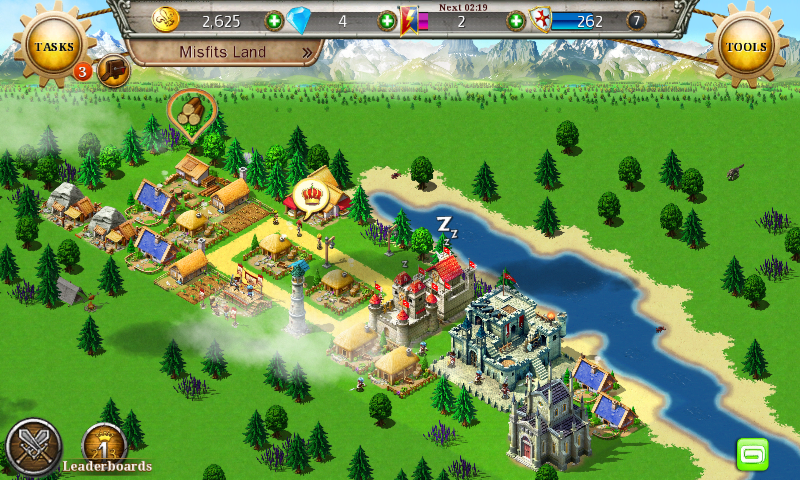The height and width of the screenshot is (480, 800).
Task: Open the Gameloft Live green icon
Action: pos(752,453)
